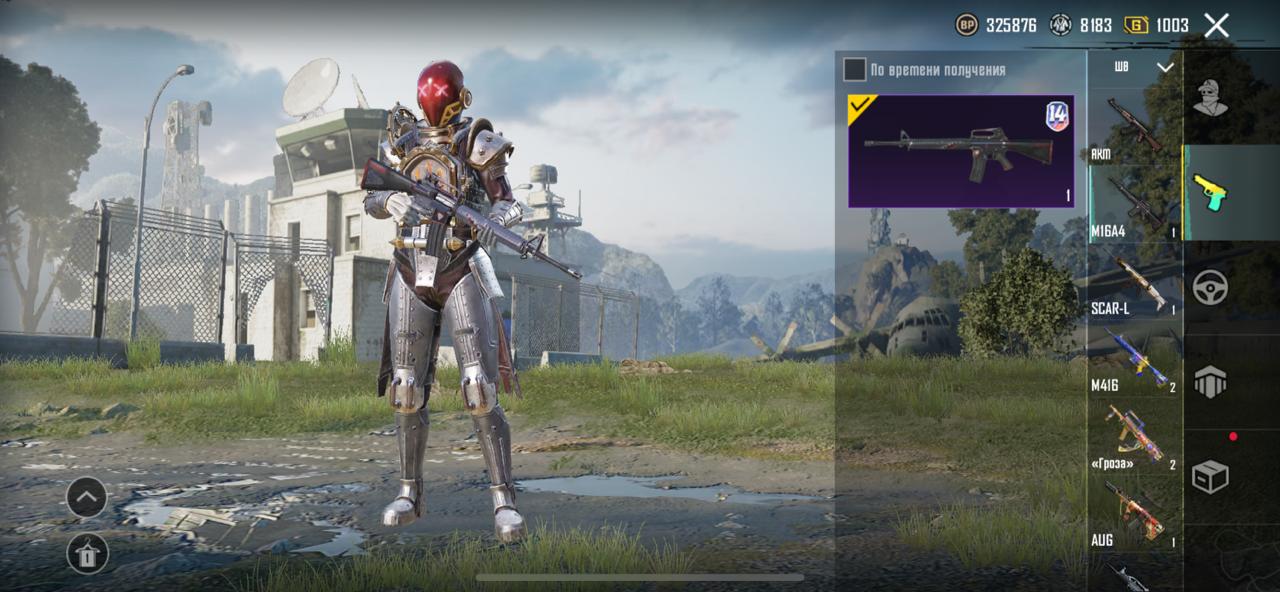
Task: Open the helmet and gear tab
Action: (1210, 382)
